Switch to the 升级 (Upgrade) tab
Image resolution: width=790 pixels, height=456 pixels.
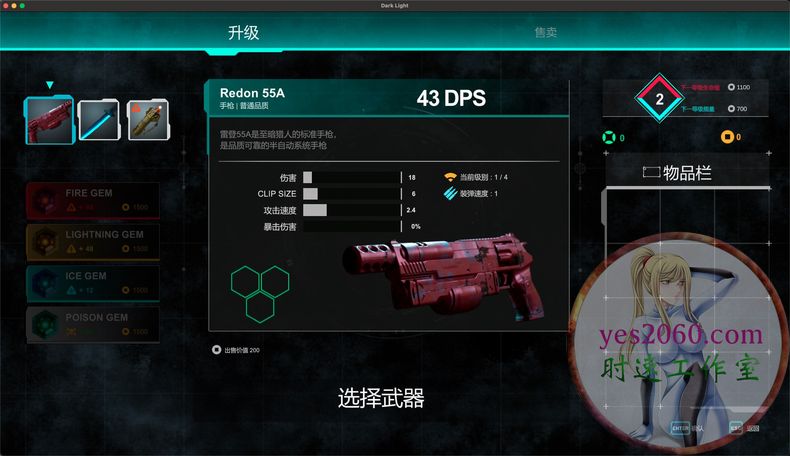(x=243, y=32)
